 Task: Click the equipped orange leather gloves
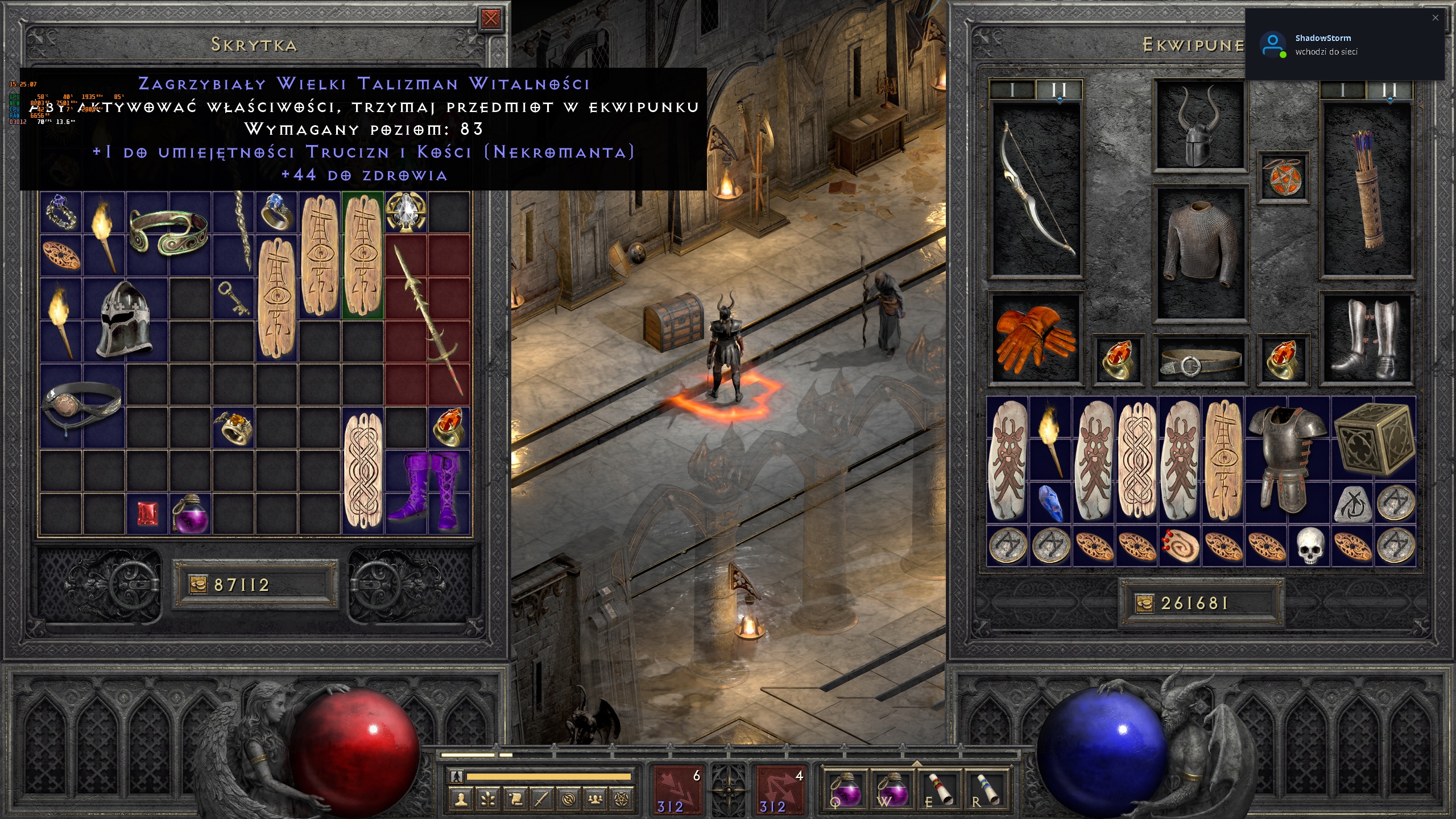pos(1035,339)
